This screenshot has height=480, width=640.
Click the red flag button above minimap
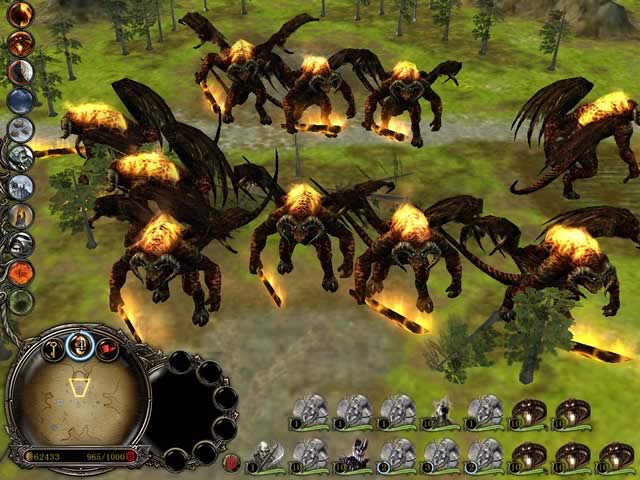[x=106, y=349]
